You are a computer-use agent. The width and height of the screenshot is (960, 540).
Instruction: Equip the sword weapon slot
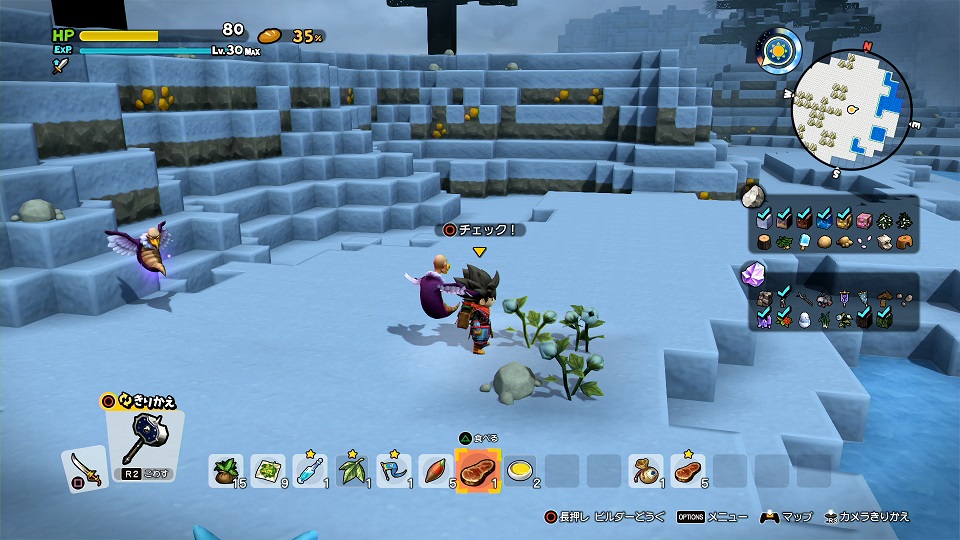(x=83, y=467)
